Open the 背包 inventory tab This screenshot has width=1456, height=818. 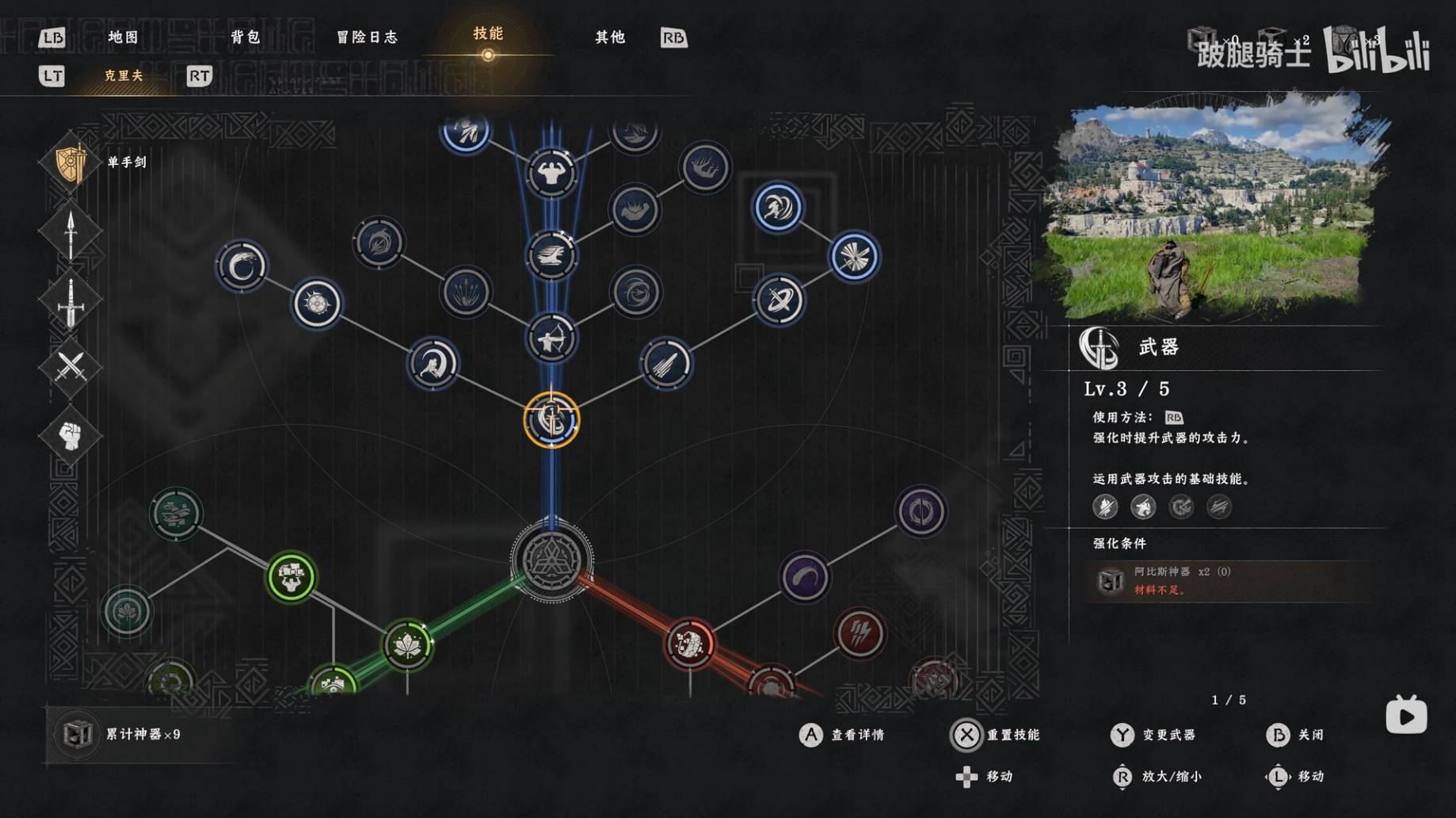[x=246, y=37]
